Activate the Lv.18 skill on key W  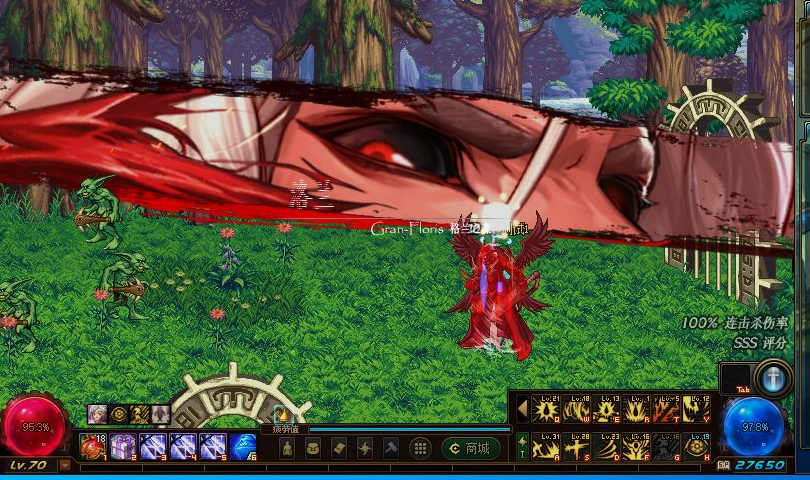pos(576,410)
